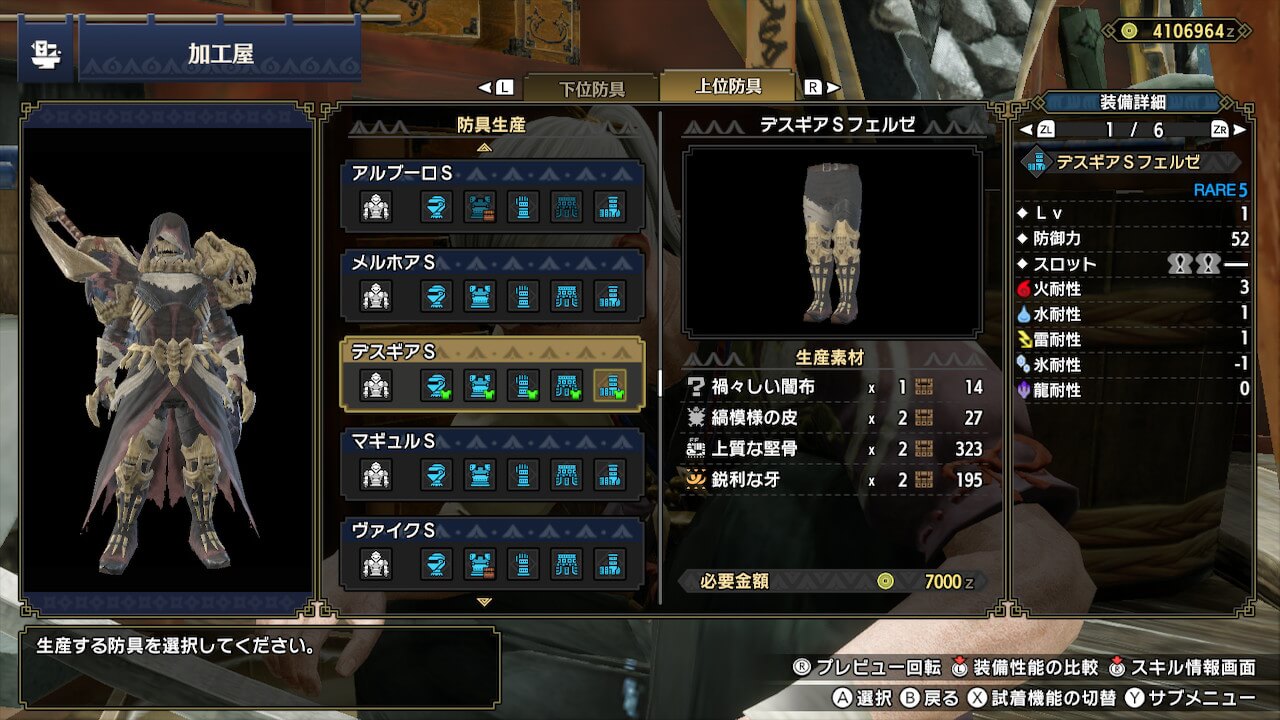Click the 鋭利な牙 material row
The image size is (1280, 720).
[x=835, y=480]
